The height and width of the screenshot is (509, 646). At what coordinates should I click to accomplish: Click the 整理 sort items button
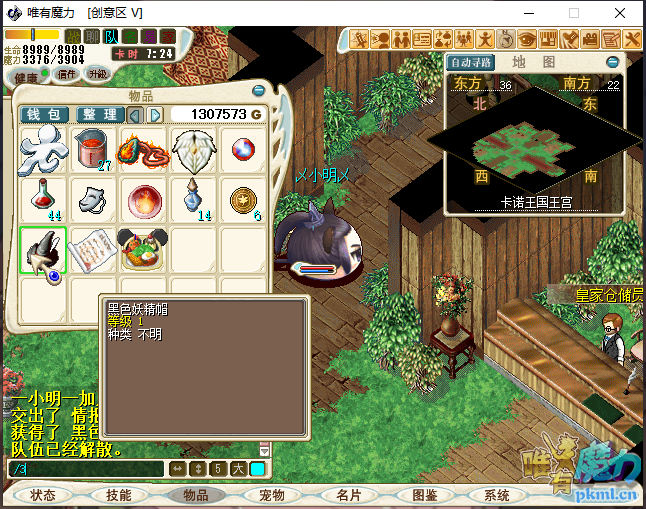coord(100,115)
